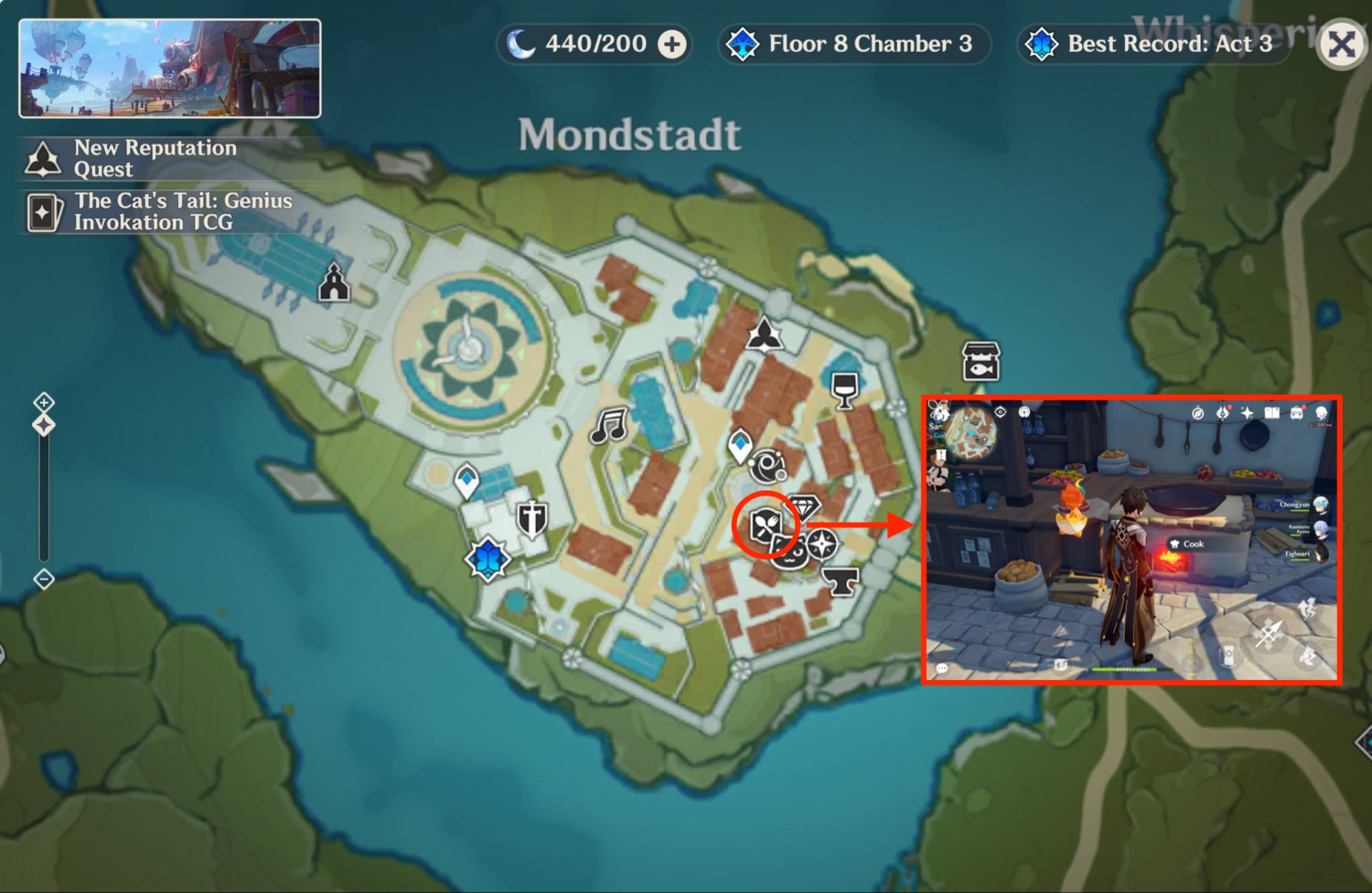Open the Floor 8 Chamber 3 abyss record
Image resolution: width=1372 pixels, height=893 pixels.
click(x=853, y=44)
